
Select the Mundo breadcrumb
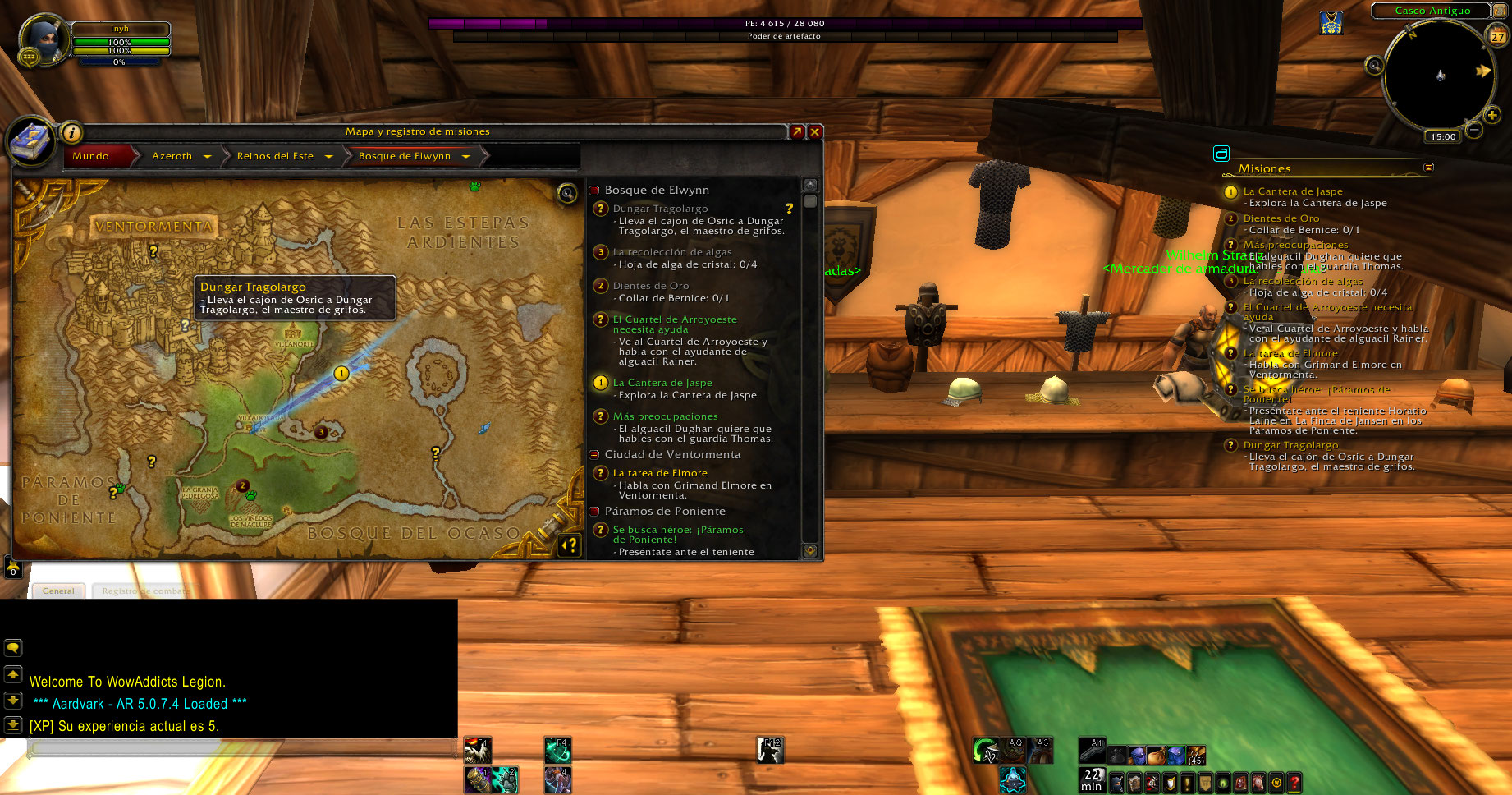click(91, 156)
